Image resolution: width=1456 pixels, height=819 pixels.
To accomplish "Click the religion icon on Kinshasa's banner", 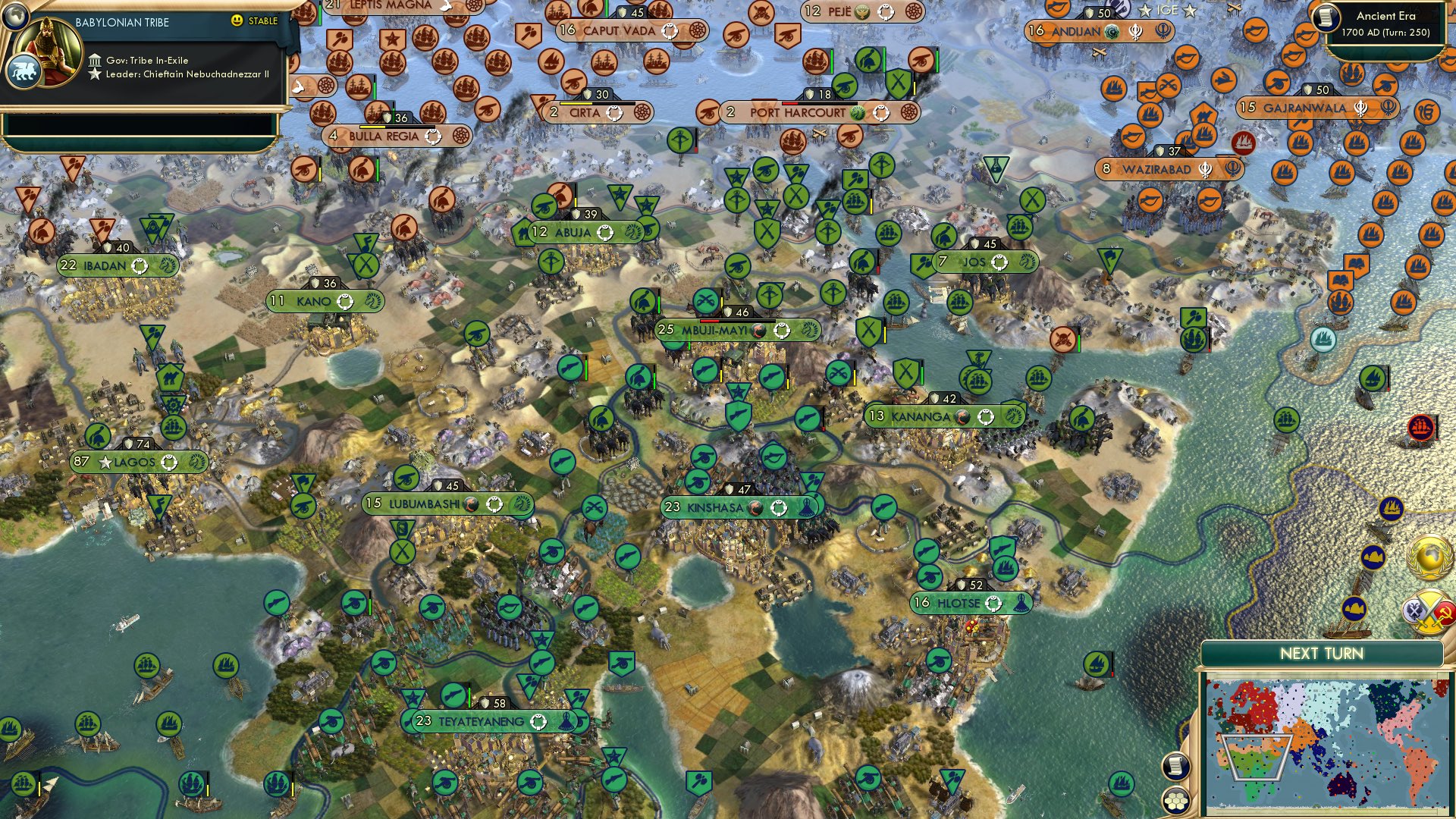I will 755,509.
